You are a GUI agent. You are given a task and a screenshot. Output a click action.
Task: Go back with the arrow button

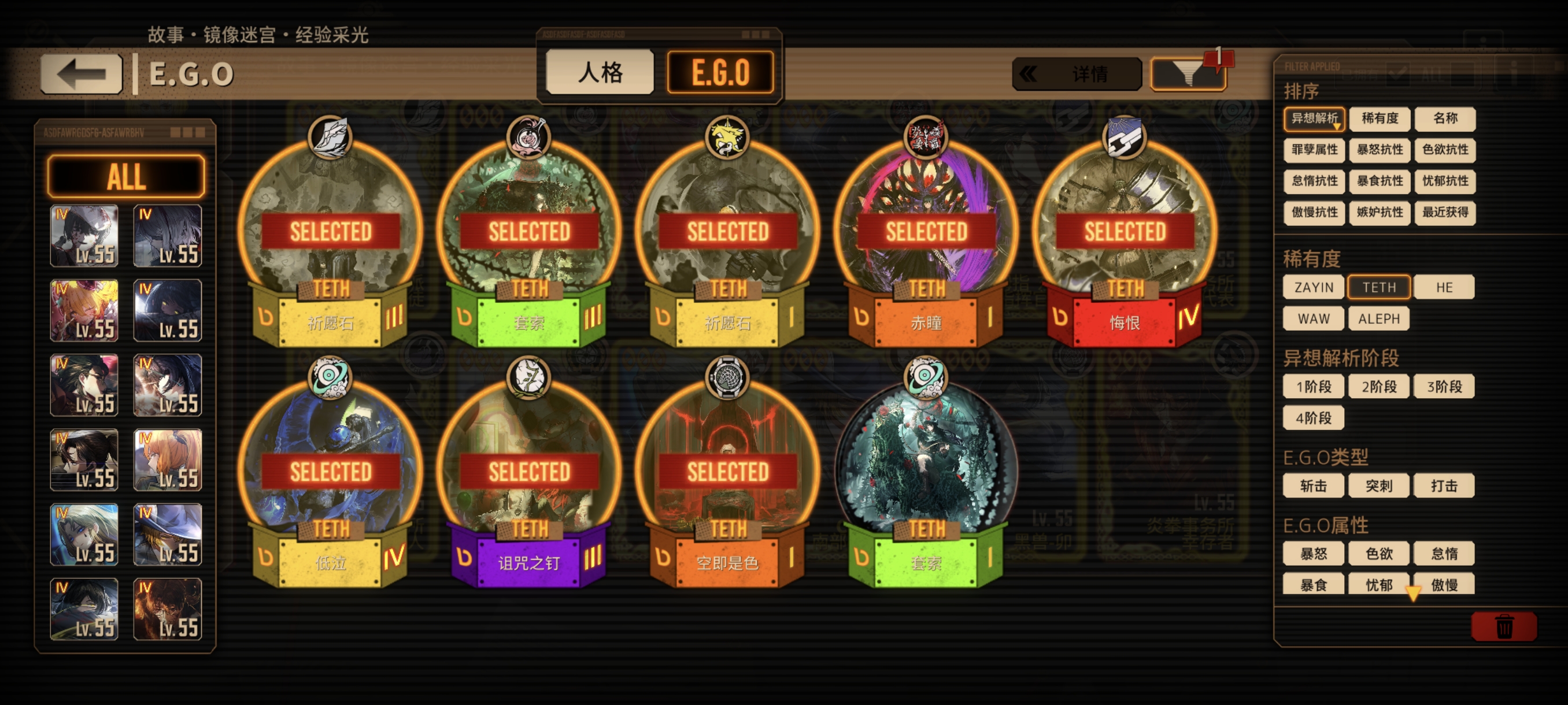point(82,74)
